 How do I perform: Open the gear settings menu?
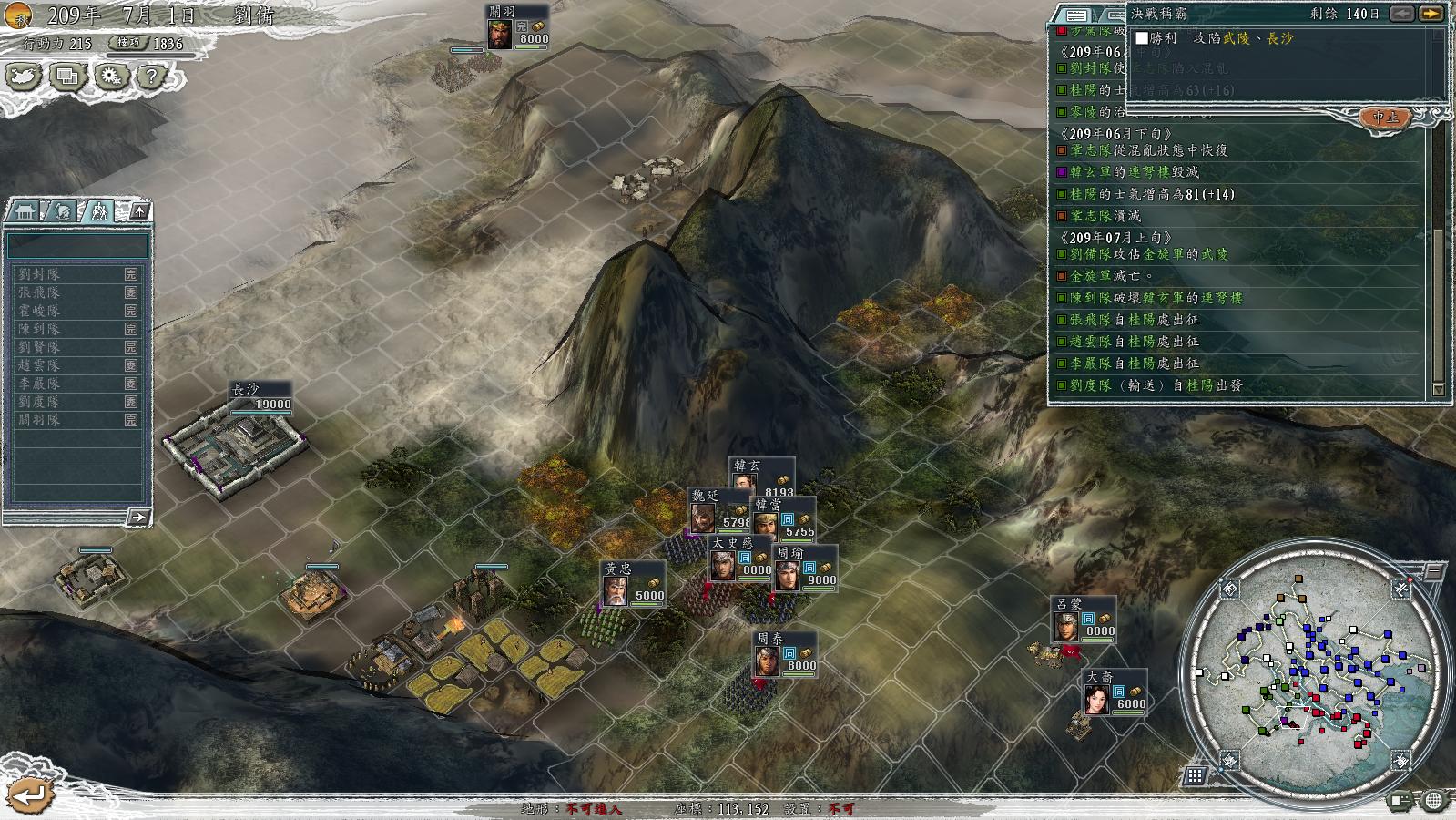point(109,77)
